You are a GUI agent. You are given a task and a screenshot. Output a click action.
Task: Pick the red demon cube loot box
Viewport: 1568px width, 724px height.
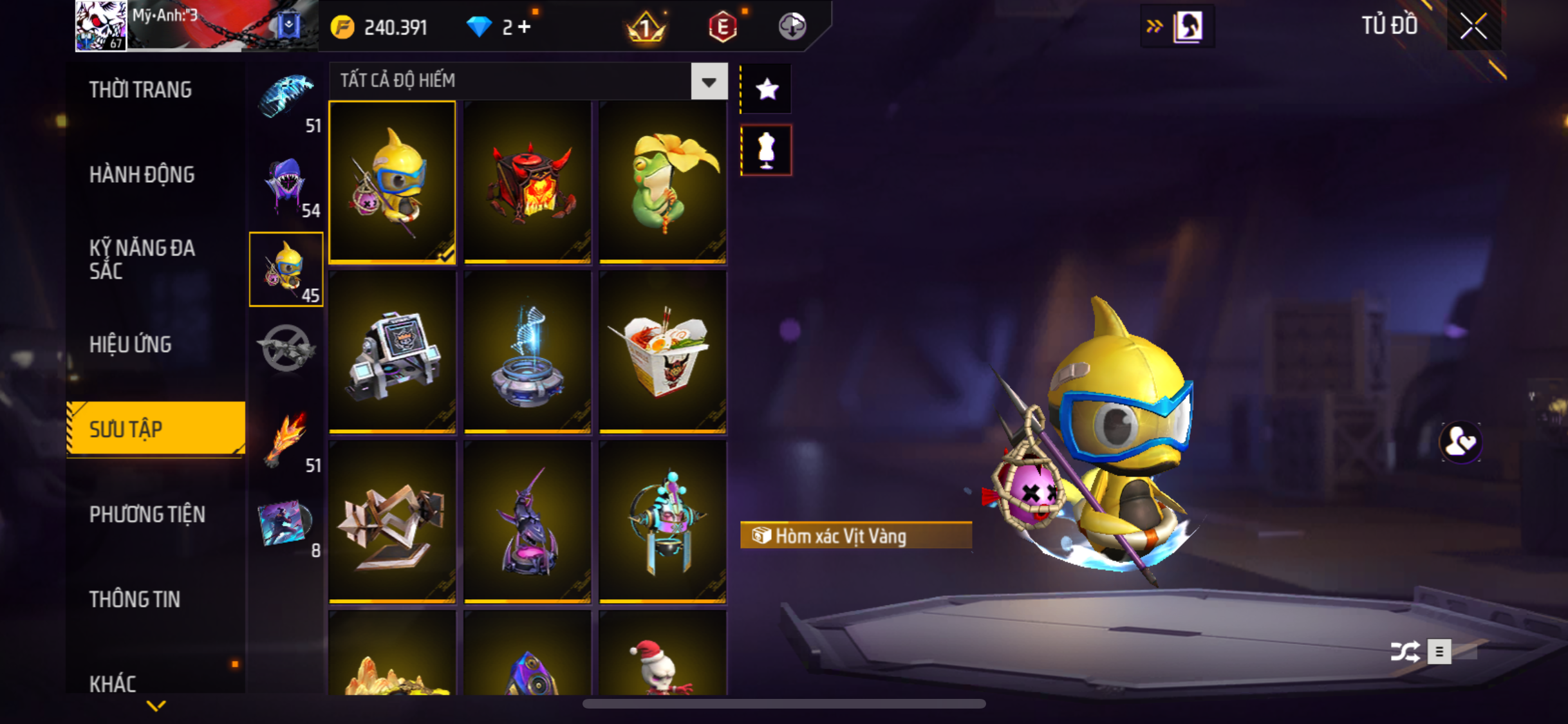(527, 181)
